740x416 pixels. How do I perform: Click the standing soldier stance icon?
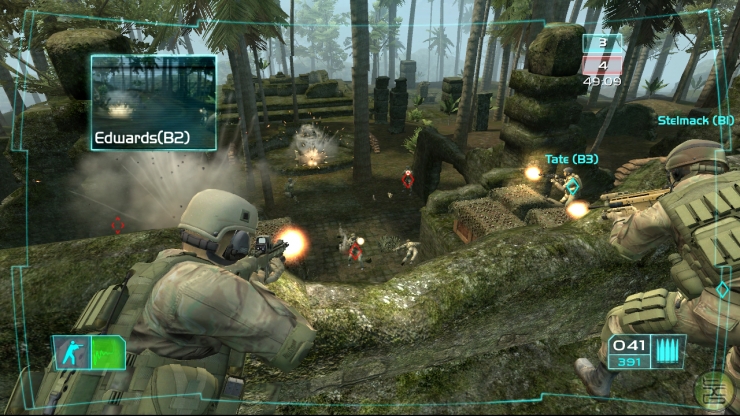tap(73, 351)
